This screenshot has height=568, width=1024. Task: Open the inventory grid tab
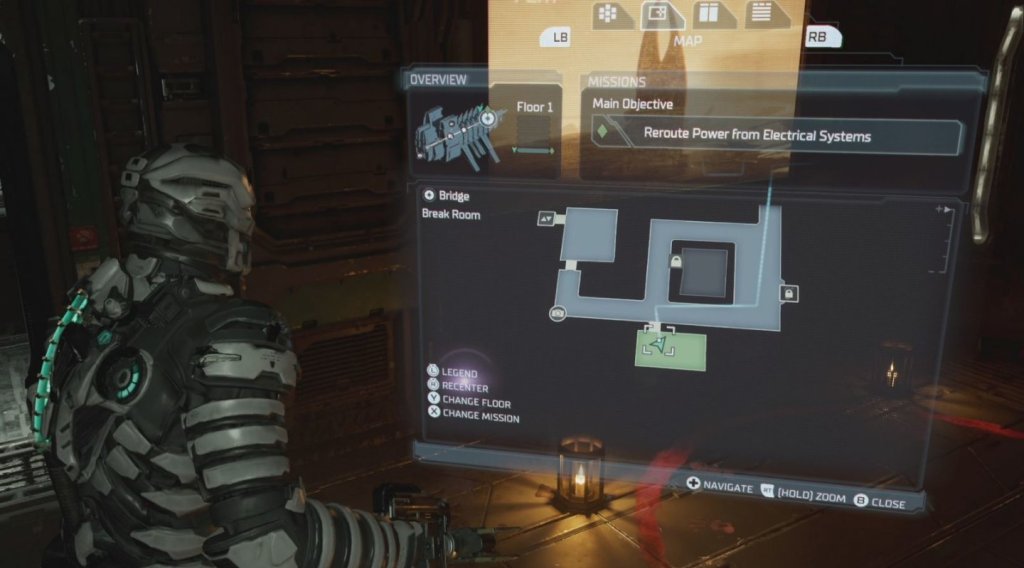pyautogui.click(x=607, y=14)
